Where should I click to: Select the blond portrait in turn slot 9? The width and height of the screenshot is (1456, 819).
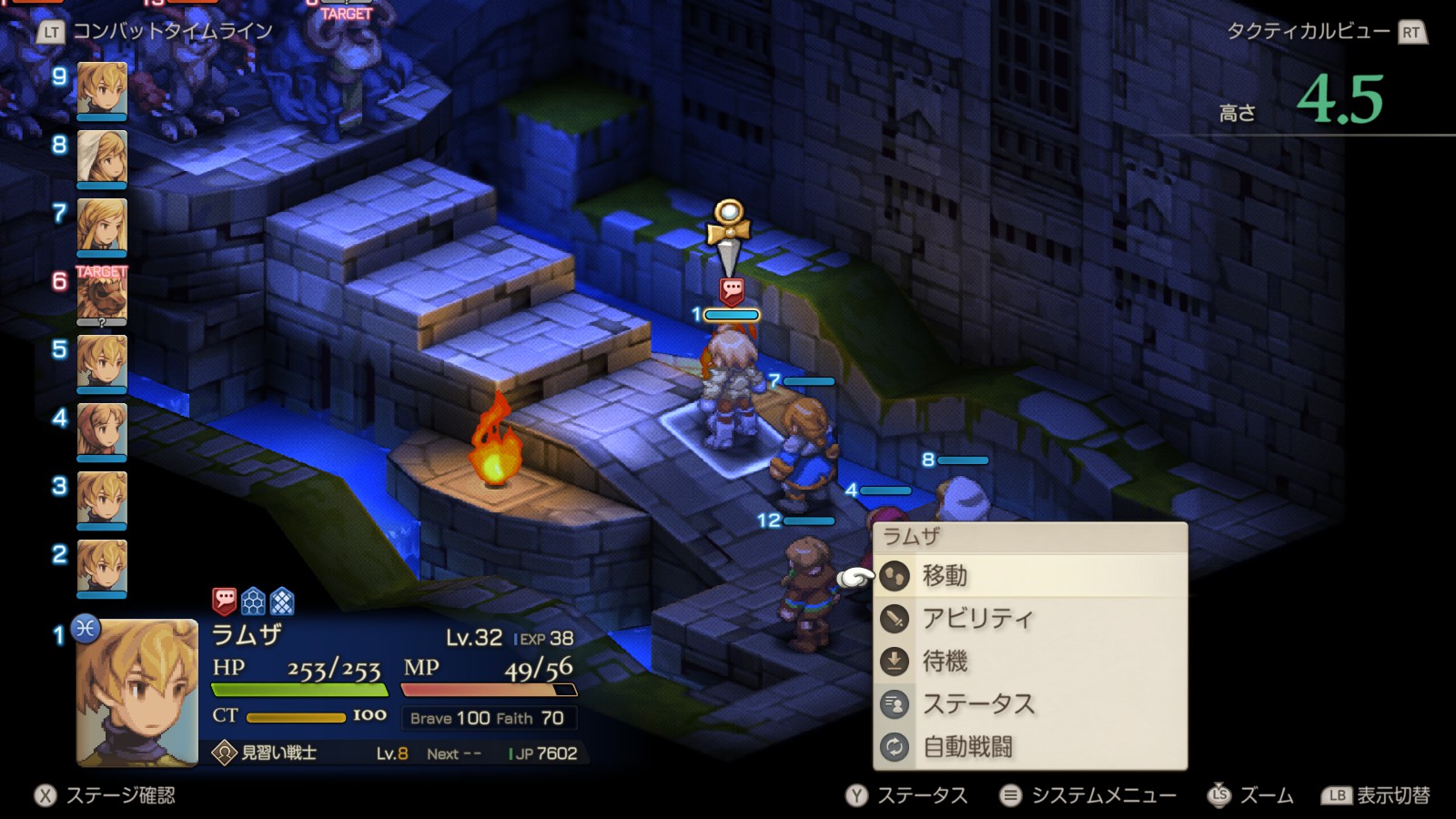[x=102, y=90]
